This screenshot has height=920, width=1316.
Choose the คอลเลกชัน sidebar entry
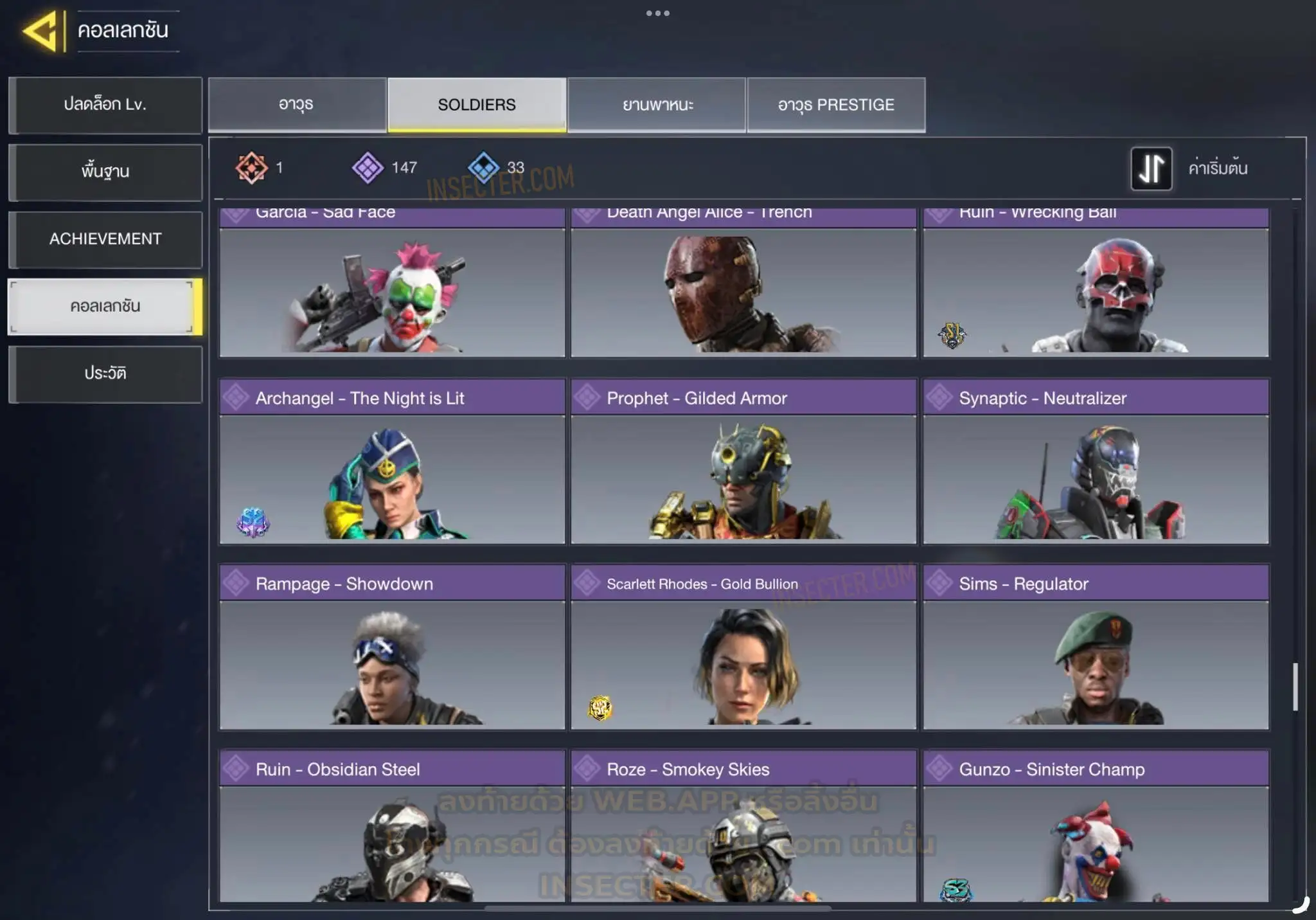(105, 307)
